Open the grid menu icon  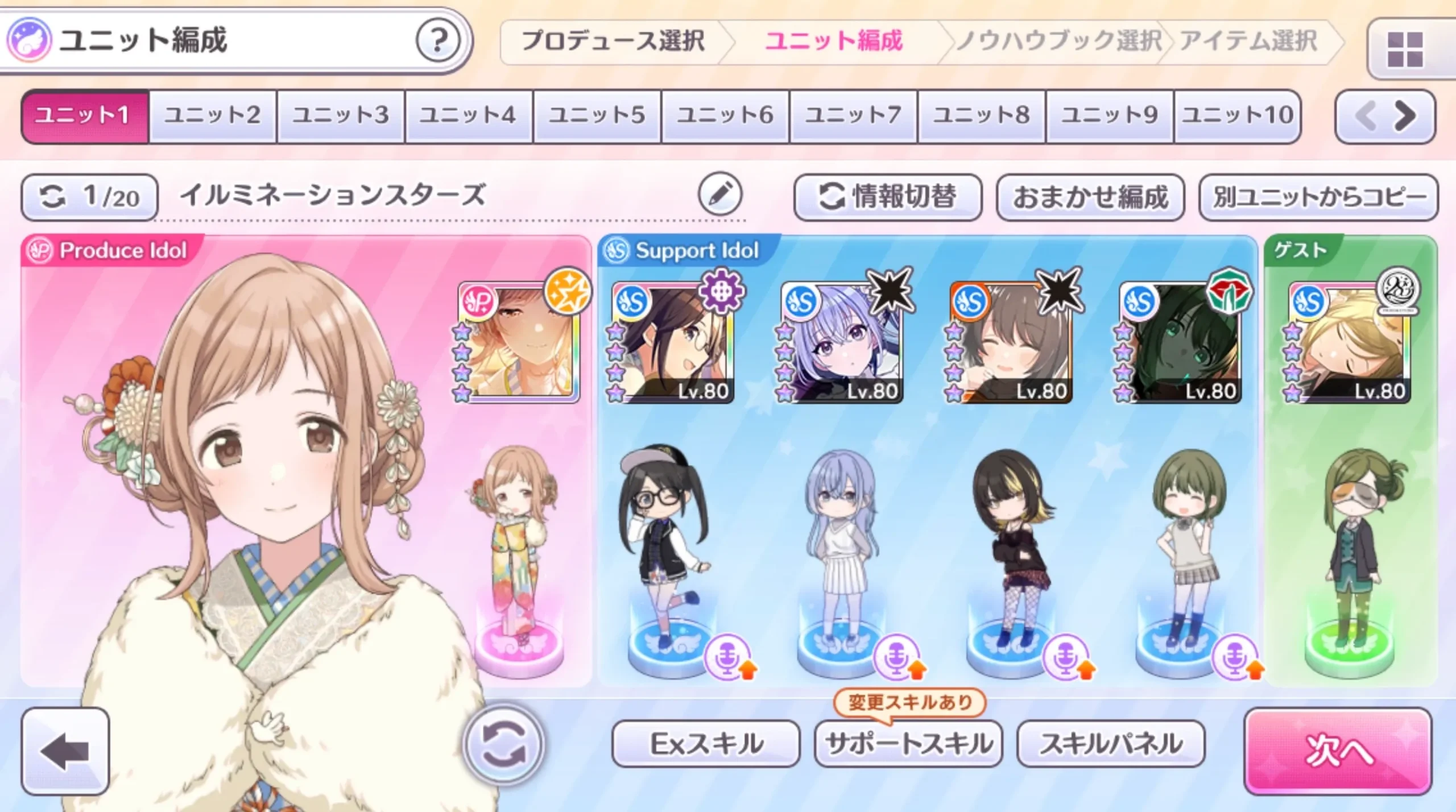pyautogui.click(x=1405, y=49)
